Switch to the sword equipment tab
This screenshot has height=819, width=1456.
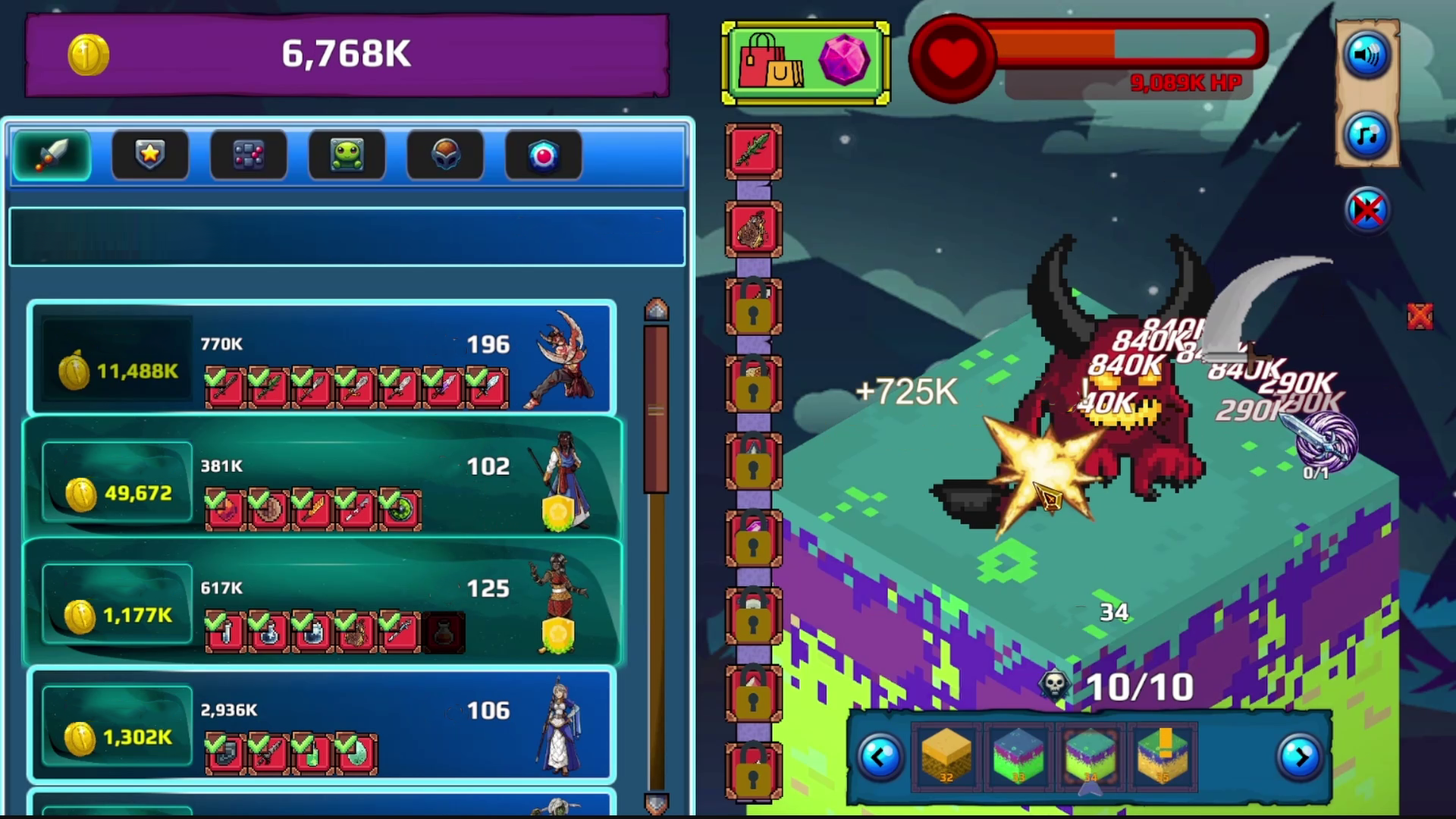click(51, 154)
